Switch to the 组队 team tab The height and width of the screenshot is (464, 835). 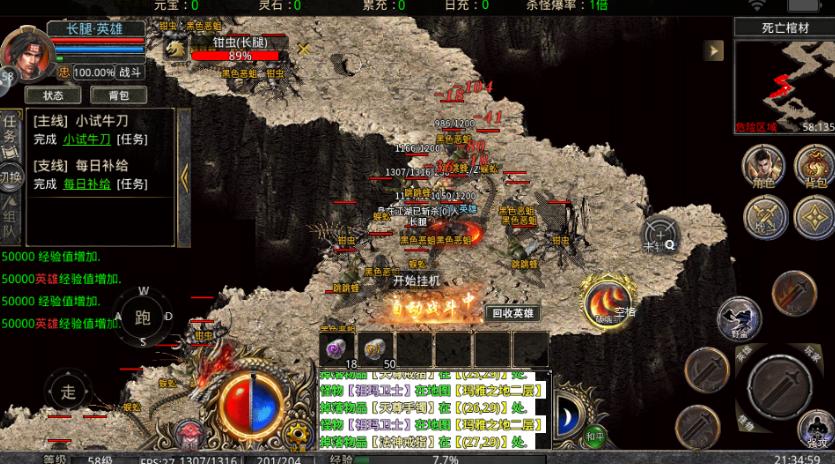coord(10,221)
